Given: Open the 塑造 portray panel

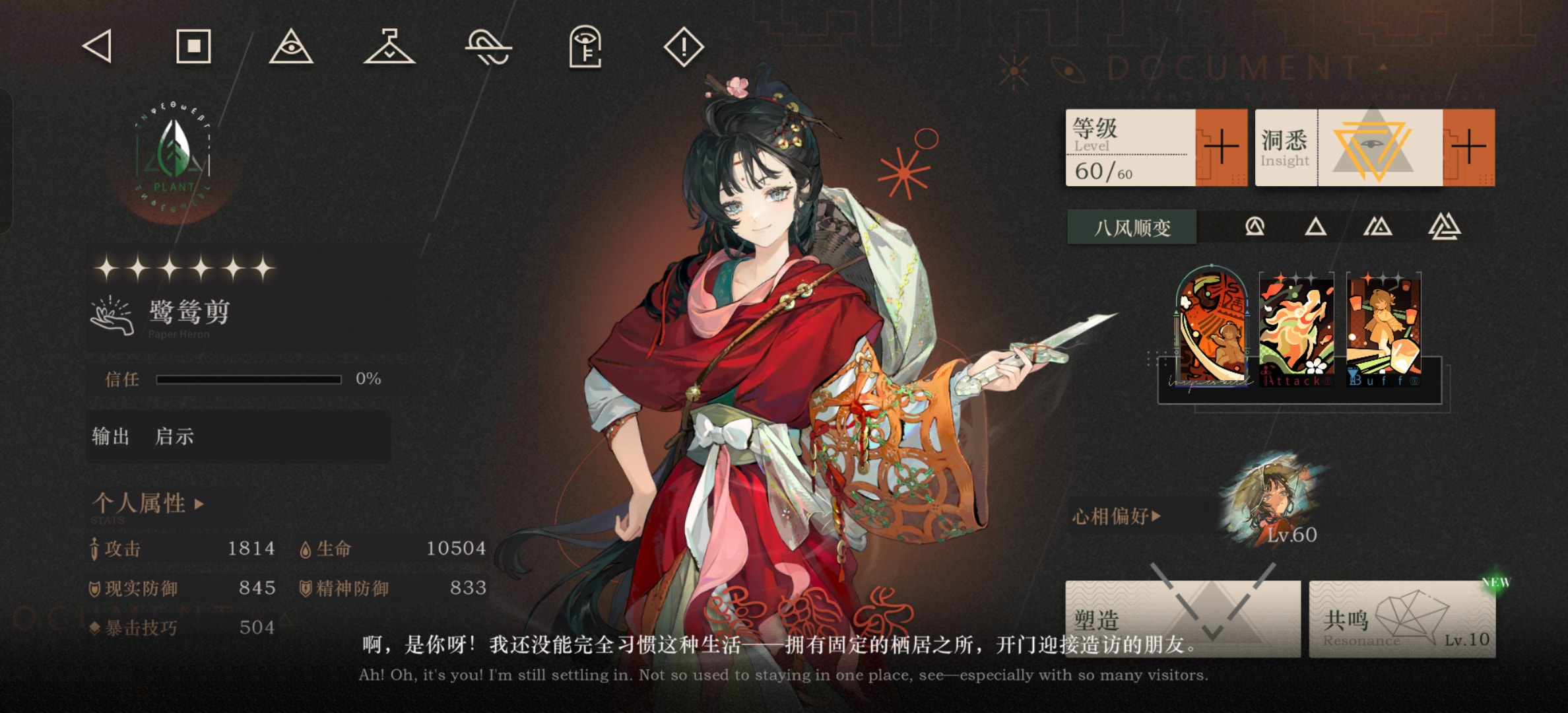Looking at the screenshot, I should click(1183, 619).
